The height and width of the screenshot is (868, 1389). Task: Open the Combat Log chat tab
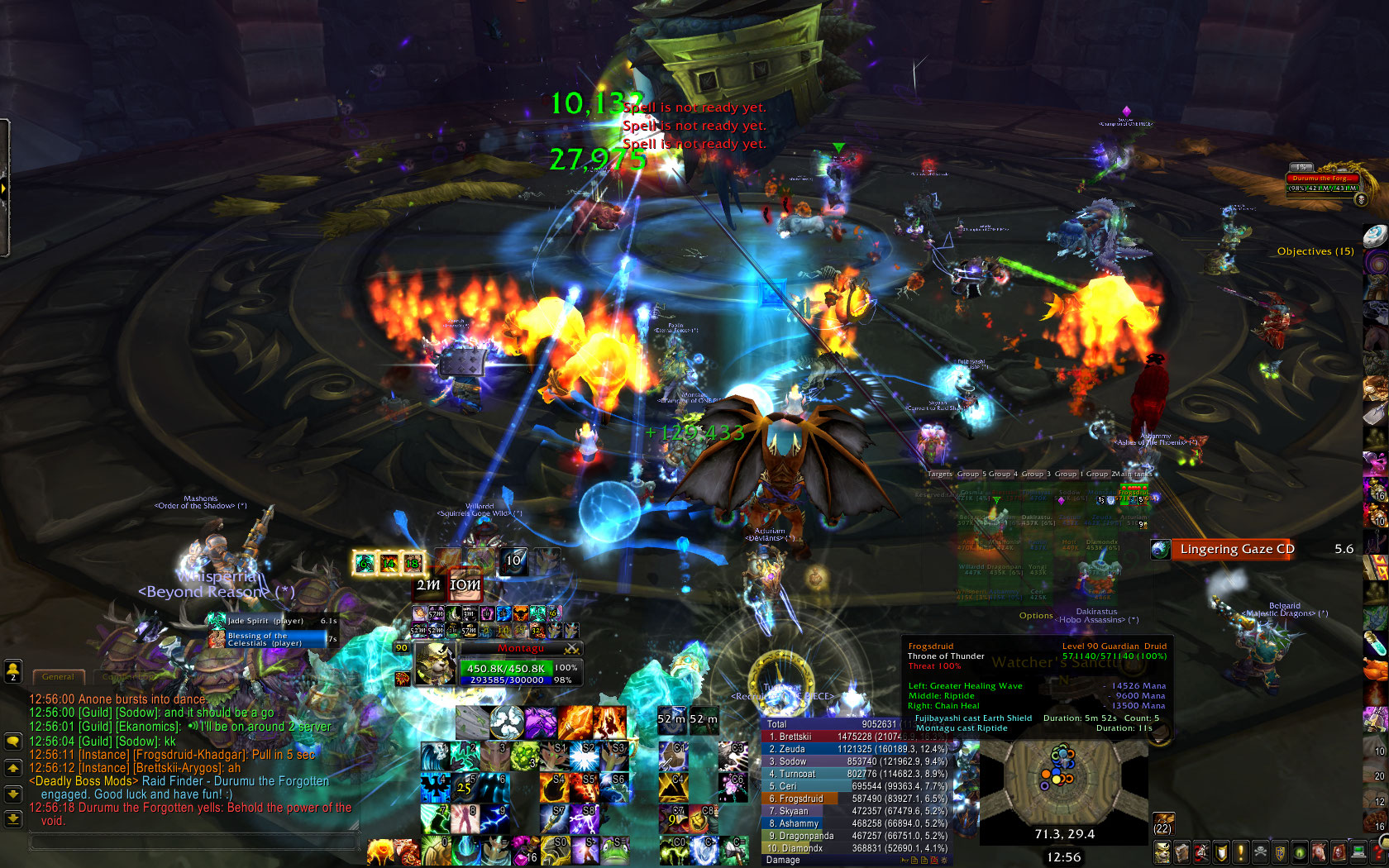tap(124, 677)
